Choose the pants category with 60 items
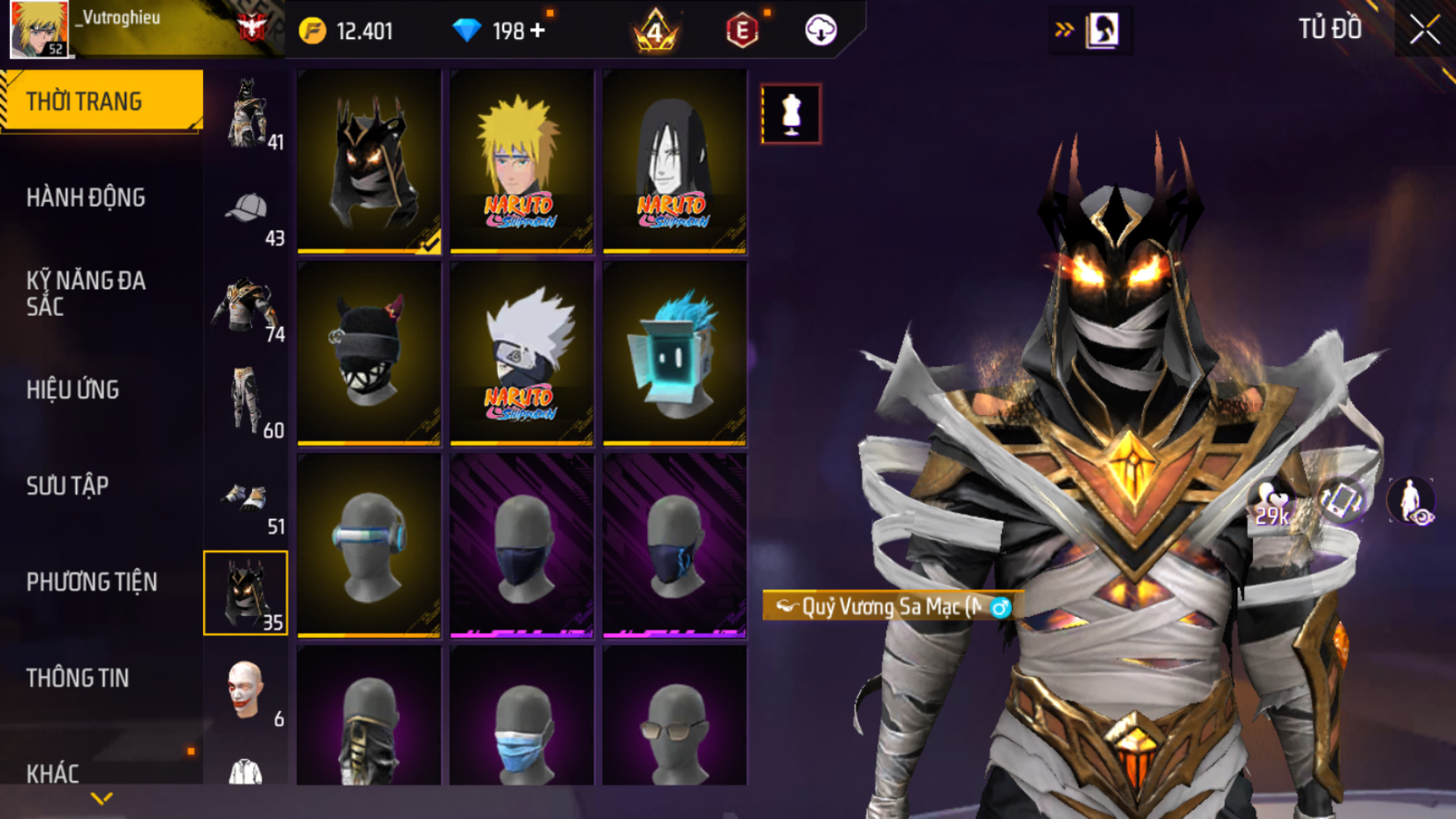 246,402
